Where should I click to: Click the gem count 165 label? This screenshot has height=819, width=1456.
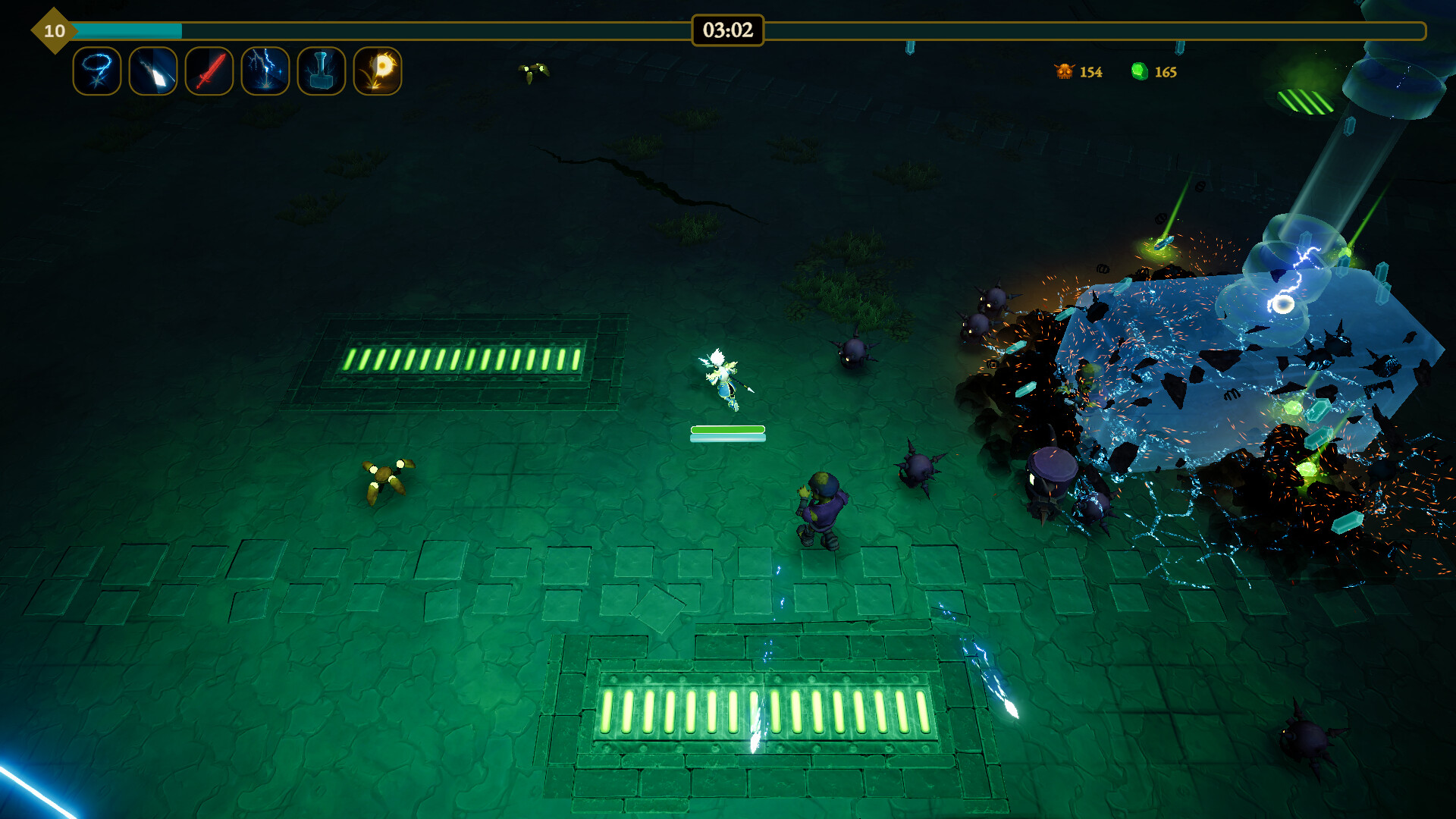coord(1166,72)
